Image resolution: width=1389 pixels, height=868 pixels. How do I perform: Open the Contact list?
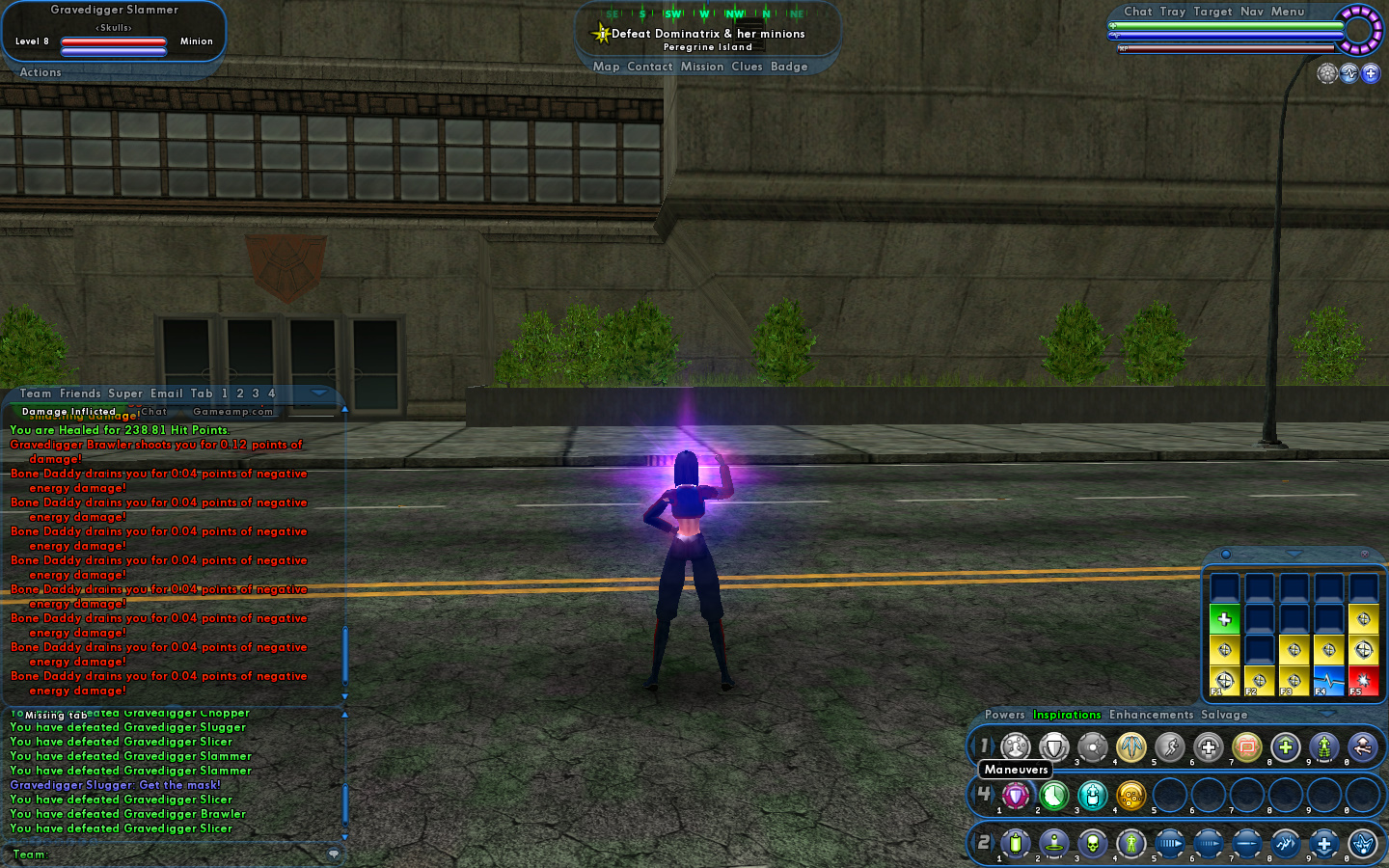coord(649,67)
